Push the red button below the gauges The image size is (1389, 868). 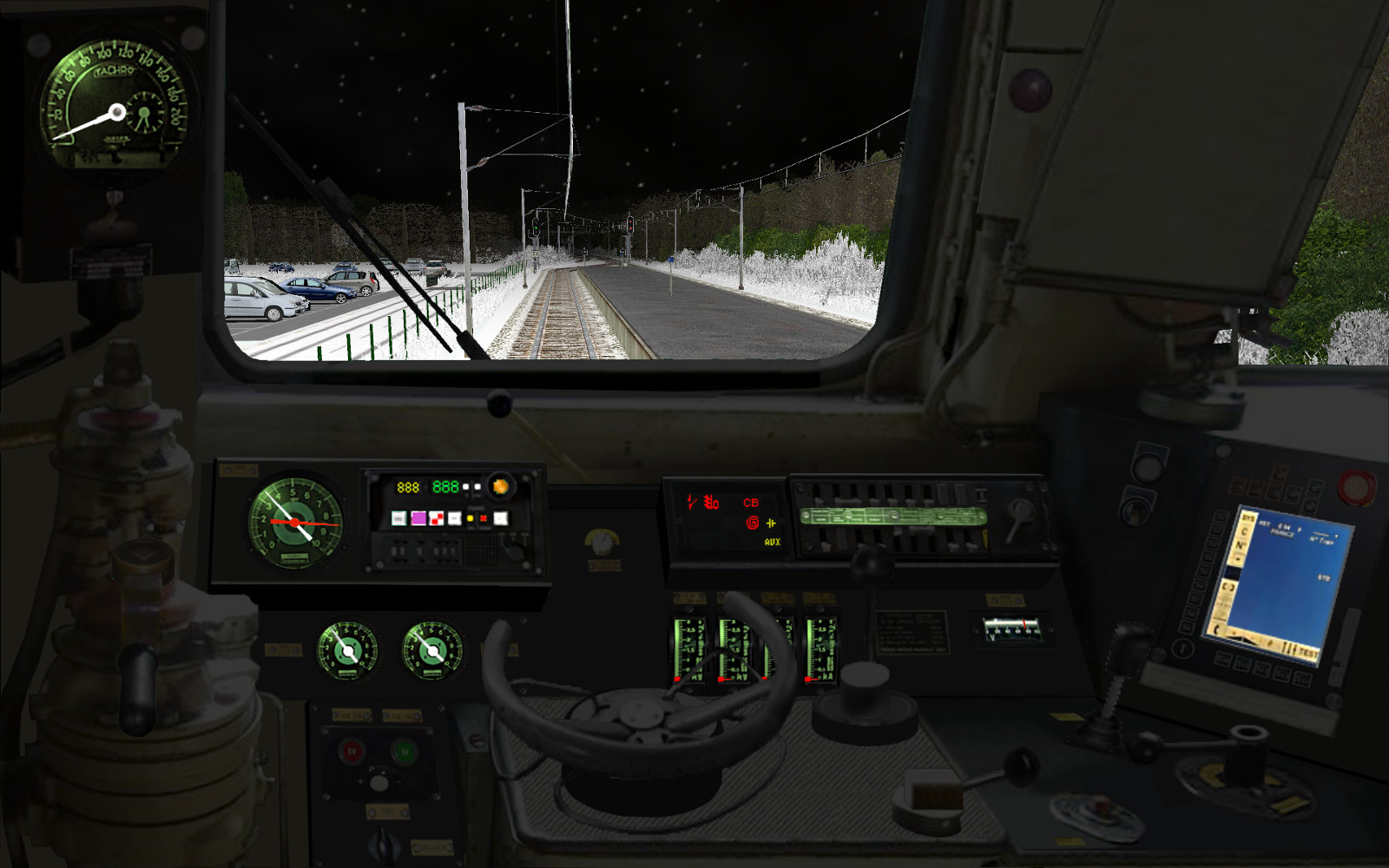coord(352,751)
